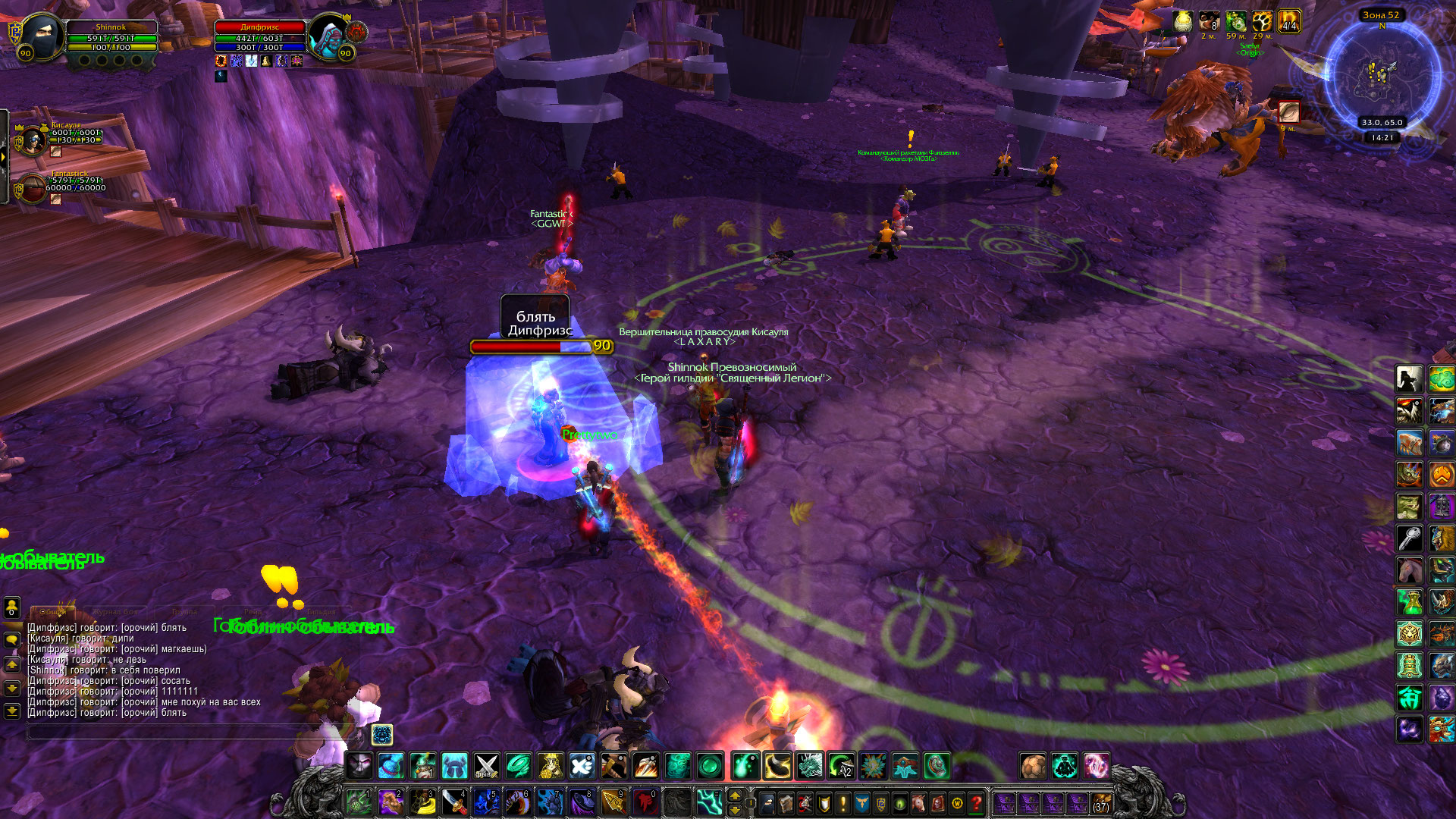Use the crossed swords ability
The width and height of the screenshot is (1456, 819).
click(x=487, y=766)
